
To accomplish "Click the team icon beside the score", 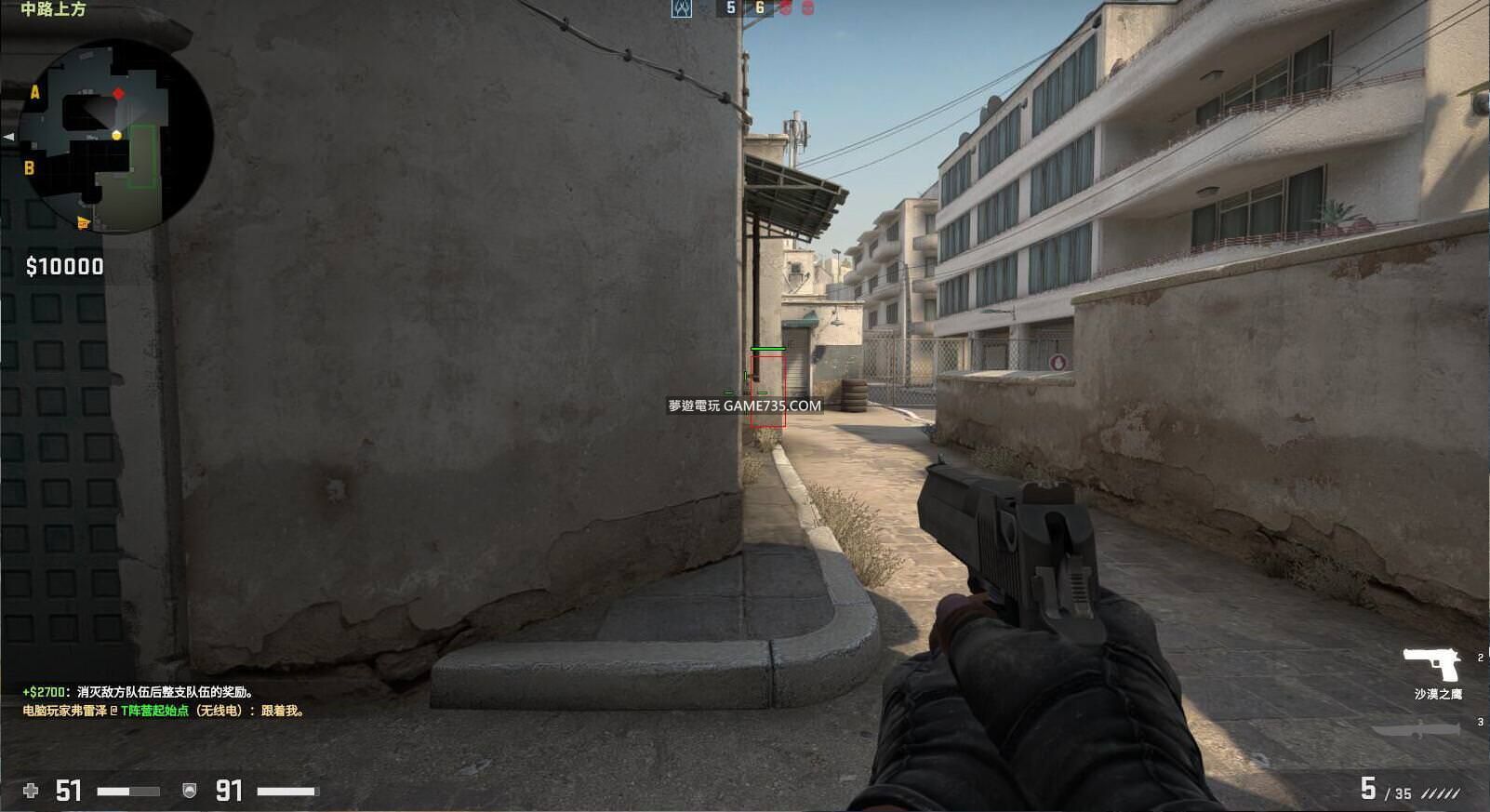I will coord(682,8).
